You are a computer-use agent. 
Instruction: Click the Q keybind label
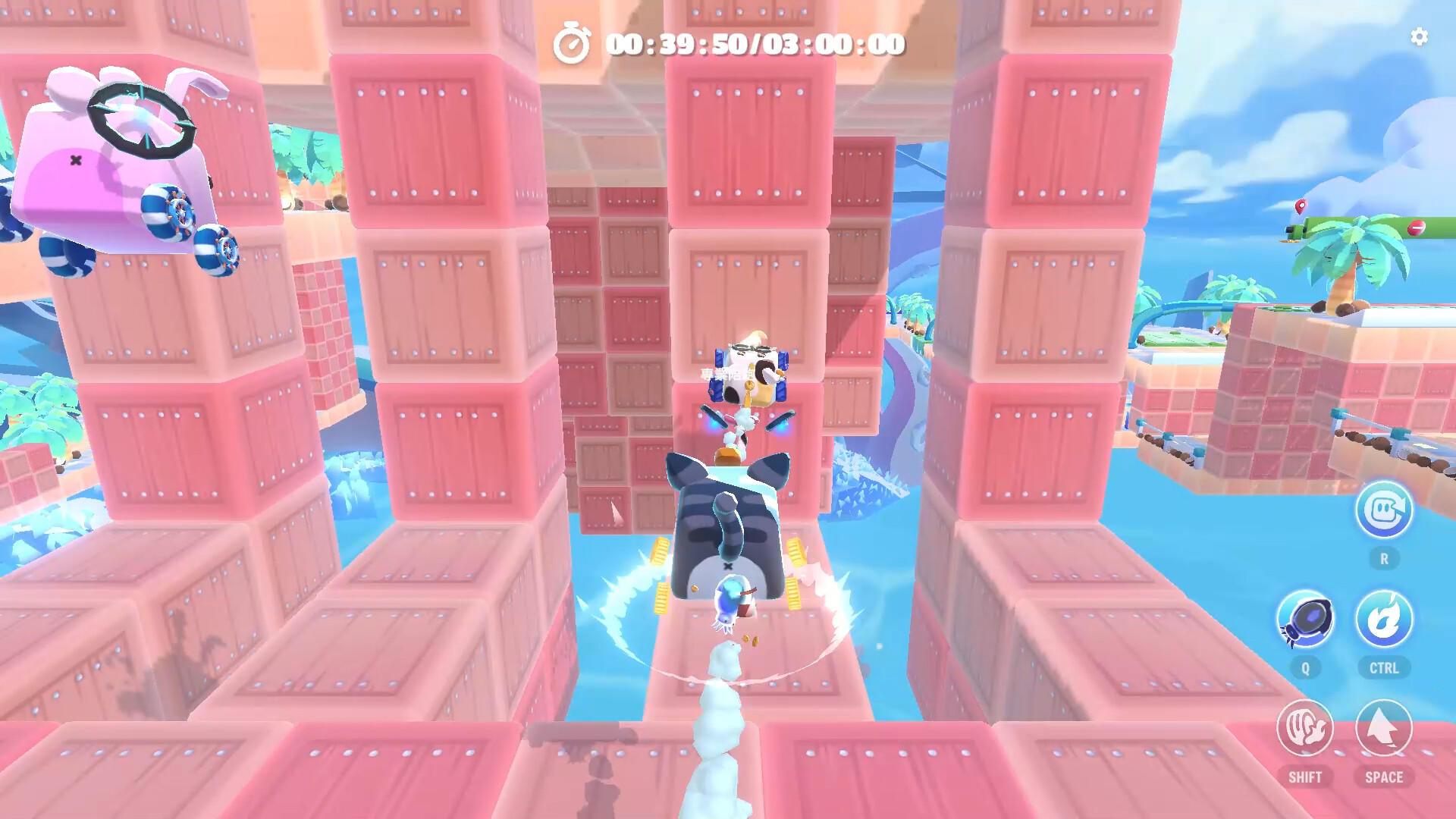coord(1304,668)
